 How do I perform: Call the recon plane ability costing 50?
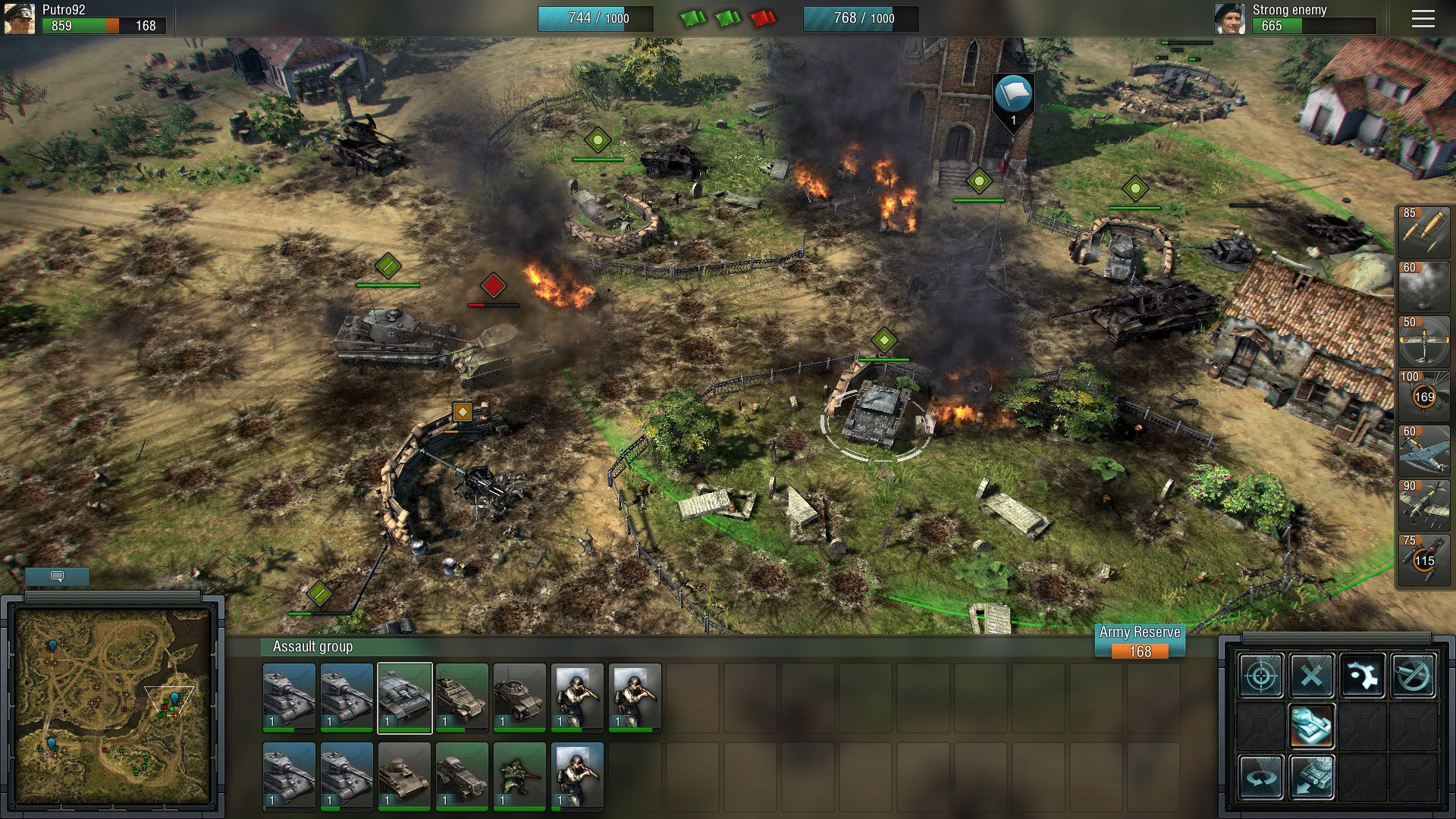pos(1424,341)
